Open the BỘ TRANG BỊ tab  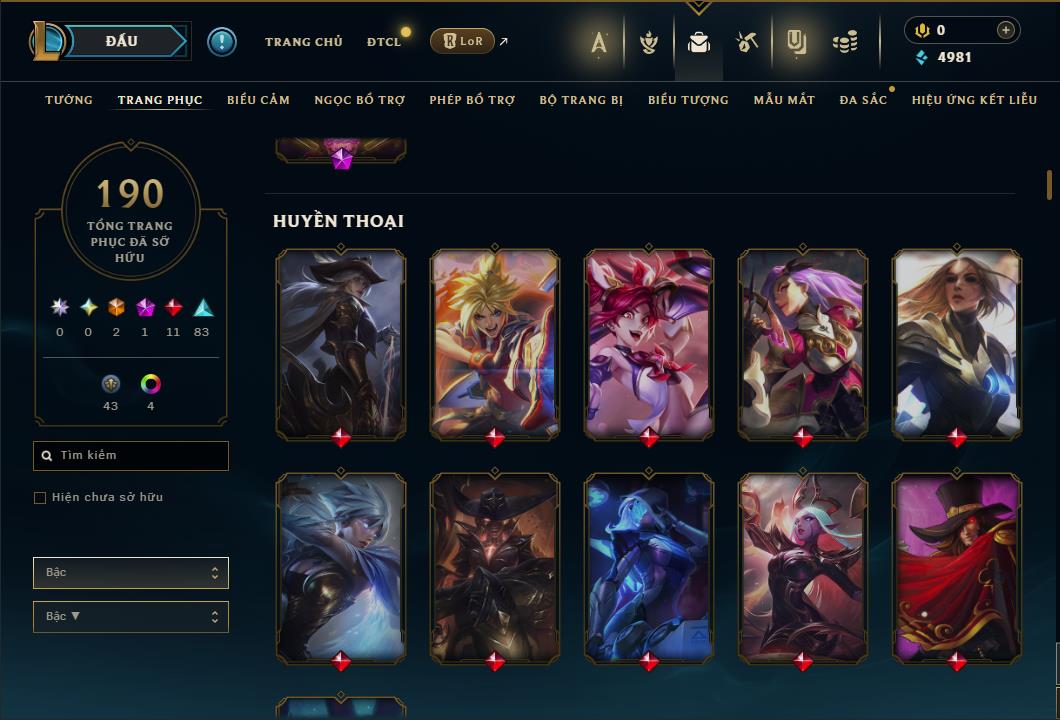[x=581, y=100]
